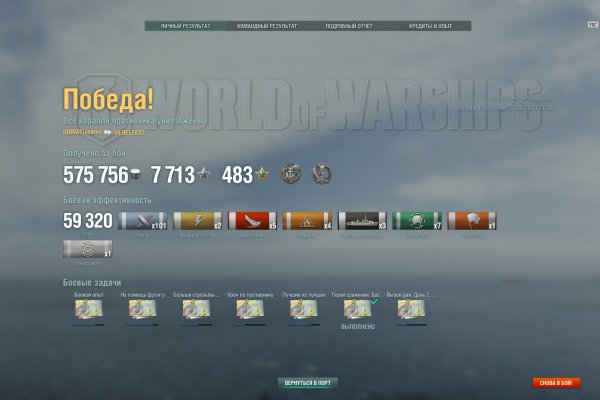Viewport: 600px width, 400px height.
Task: Click the x101 hits ribbon
Action: 142,221
